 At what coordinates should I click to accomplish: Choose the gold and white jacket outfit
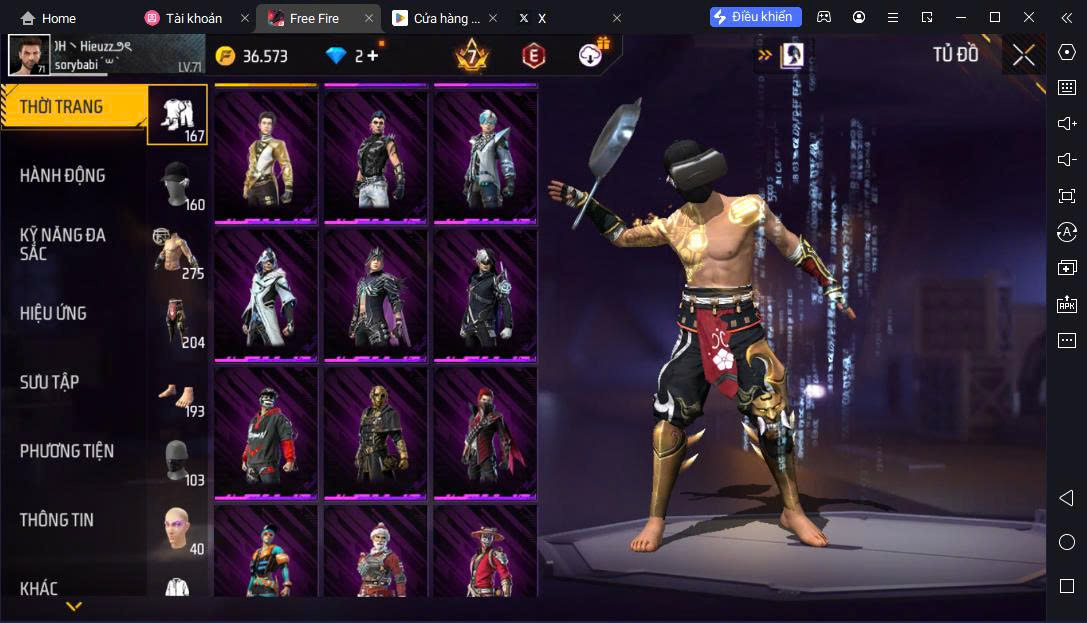click(265, 155)
